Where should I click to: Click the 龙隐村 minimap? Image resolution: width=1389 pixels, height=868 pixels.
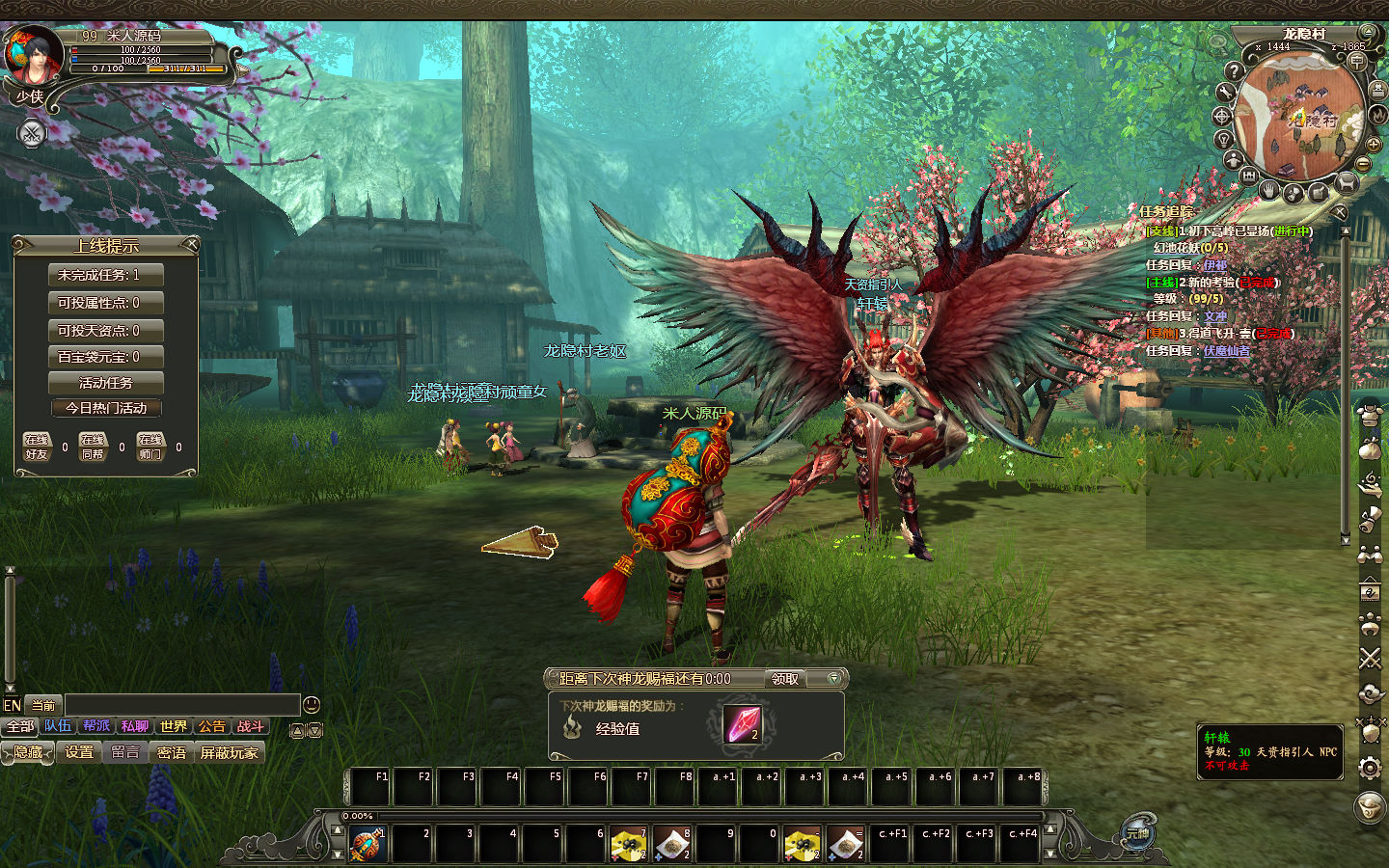point(1298,118)
